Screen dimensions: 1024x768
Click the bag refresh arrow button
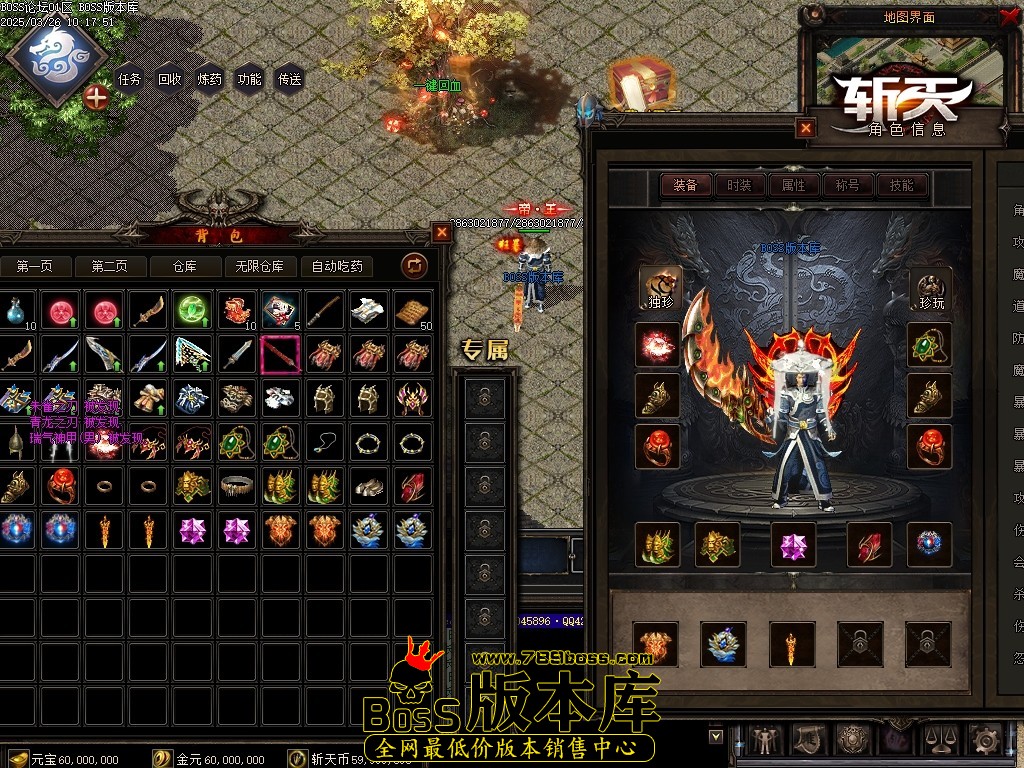tap(414, 265)
